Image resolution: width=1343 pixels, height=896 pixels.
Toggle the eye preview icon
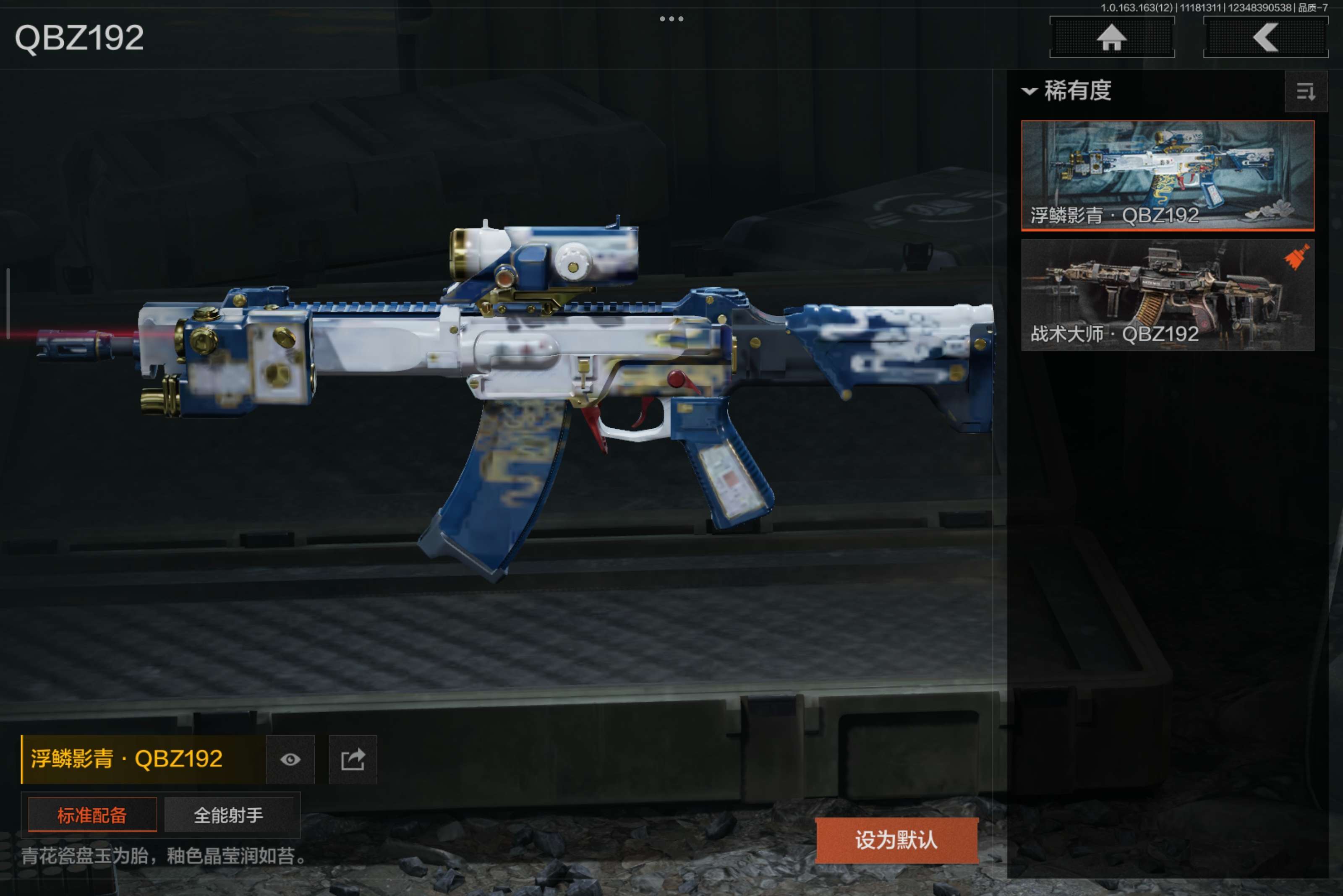(290, 759)
